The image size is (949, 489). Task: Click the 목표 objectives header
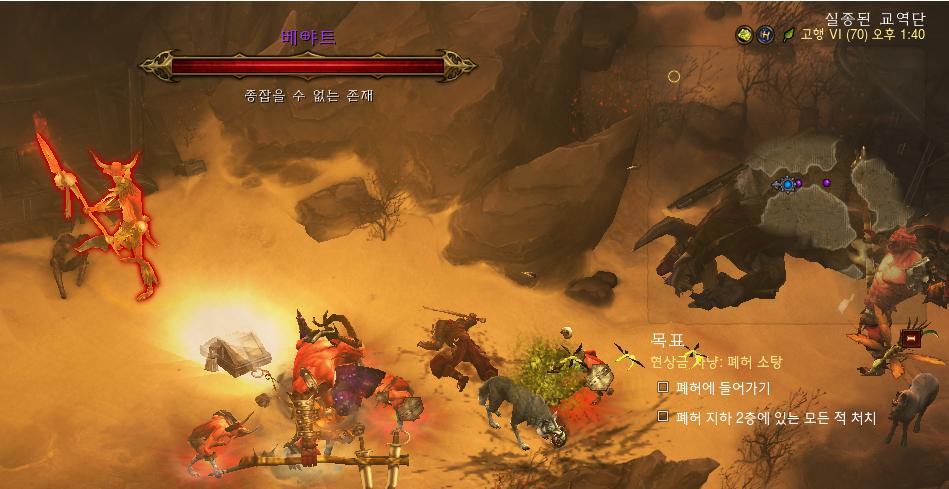pyautogui.click(x=669, y=342)
